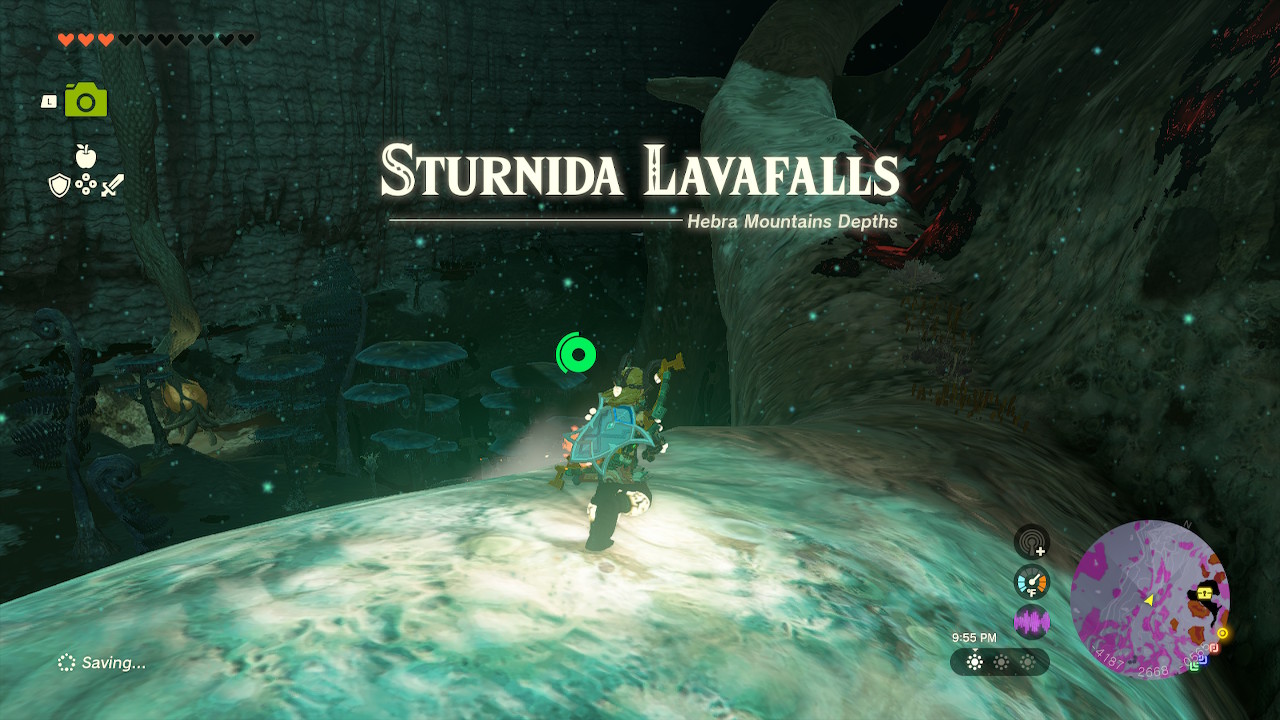Screen dimensions: 1280x720
Task: Open the weather forecast panel
Action: [x=1000, y=662]
